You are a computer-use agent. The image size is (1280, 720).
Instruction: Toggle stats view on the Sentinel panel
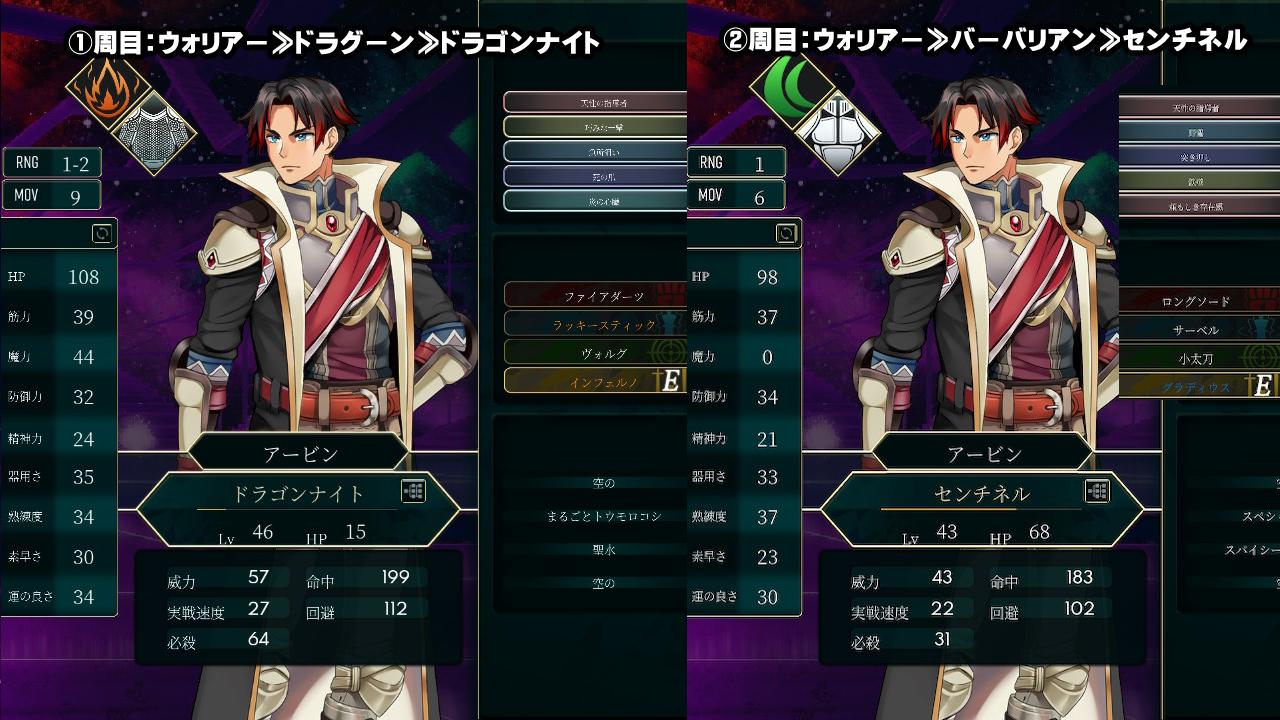786,234
